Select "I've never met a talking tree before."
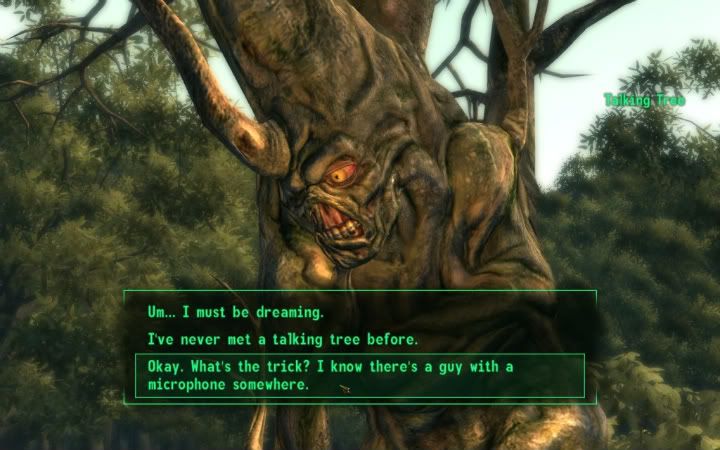The image size is (720, 450). pos(282,340)
